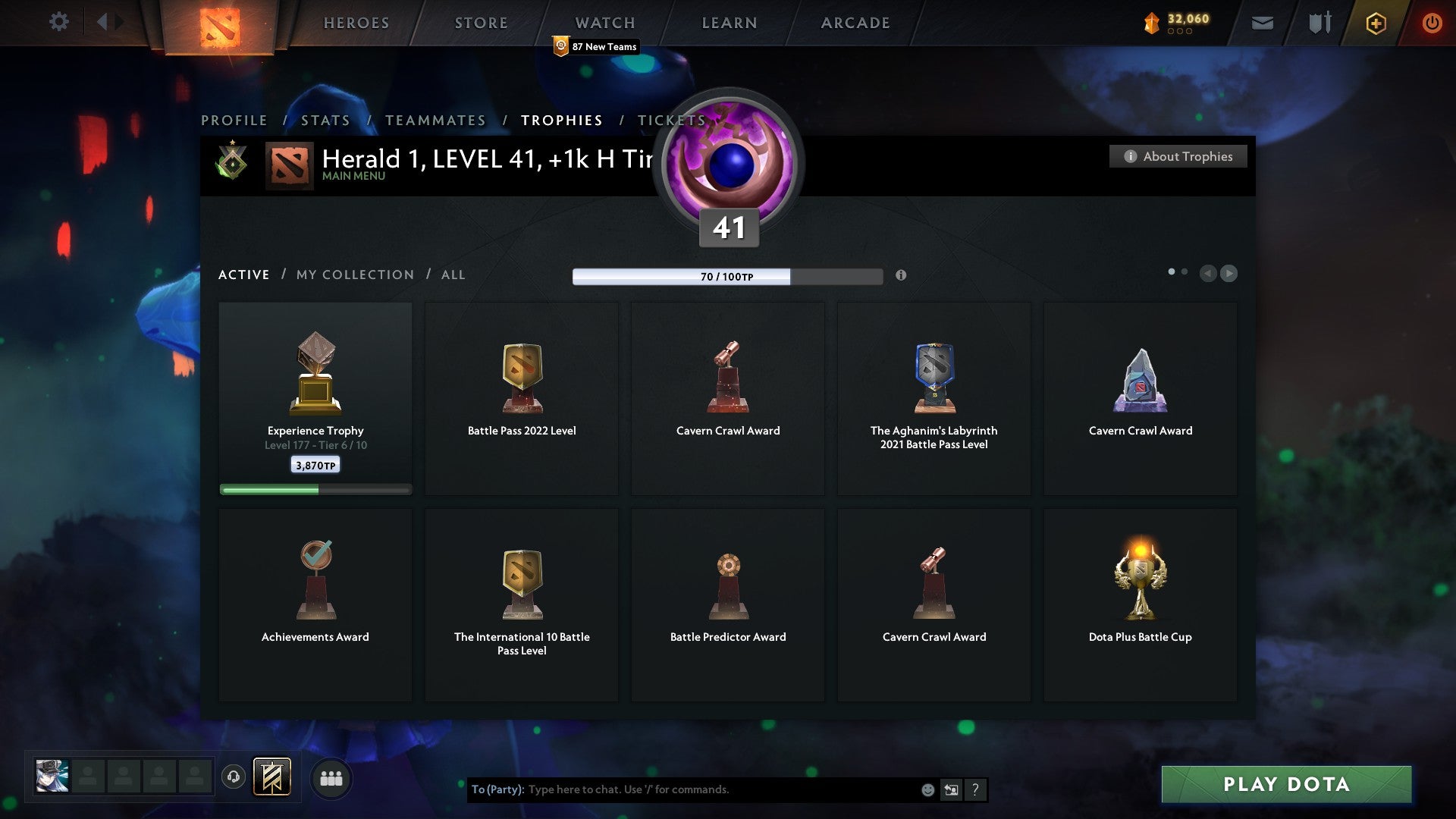Open the emoticon smiley in chat bar
The image size is (1456, 819).
pos(927,789)
